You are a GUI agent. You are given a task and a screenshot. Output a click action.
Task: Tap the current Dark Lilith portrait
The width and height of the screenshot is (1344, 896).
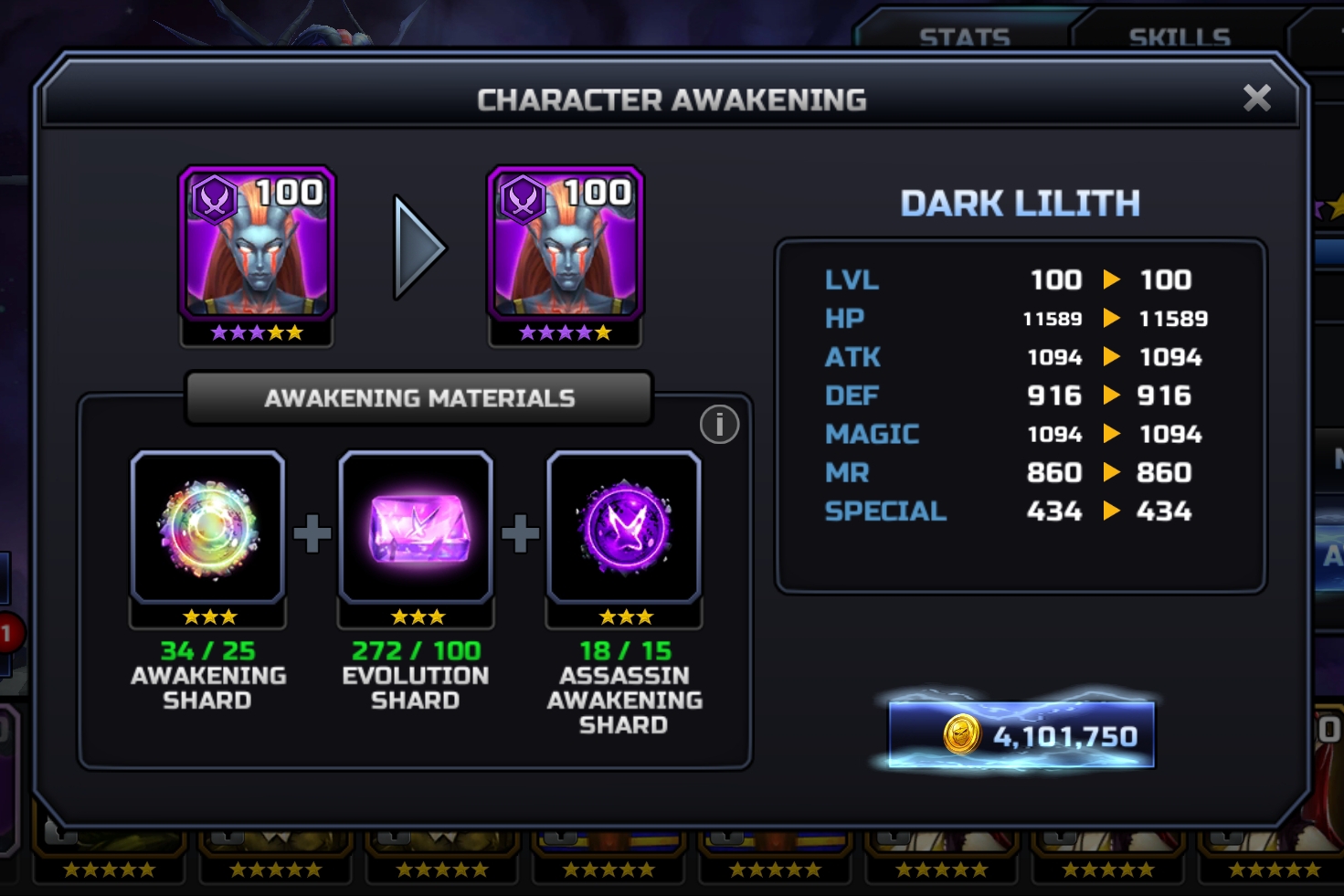pos(257,245)
